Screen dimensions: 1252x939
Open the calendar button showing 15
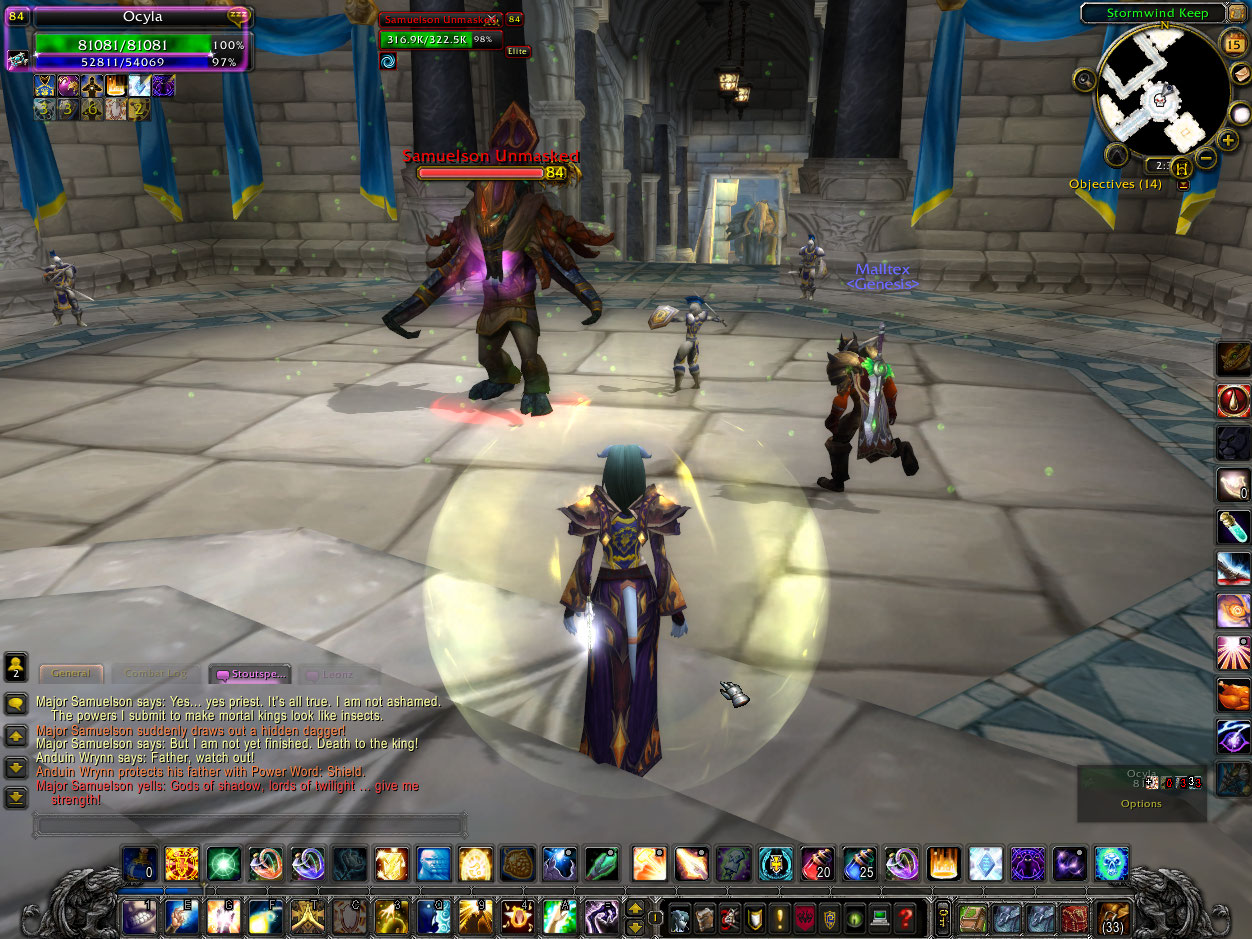1232,42
